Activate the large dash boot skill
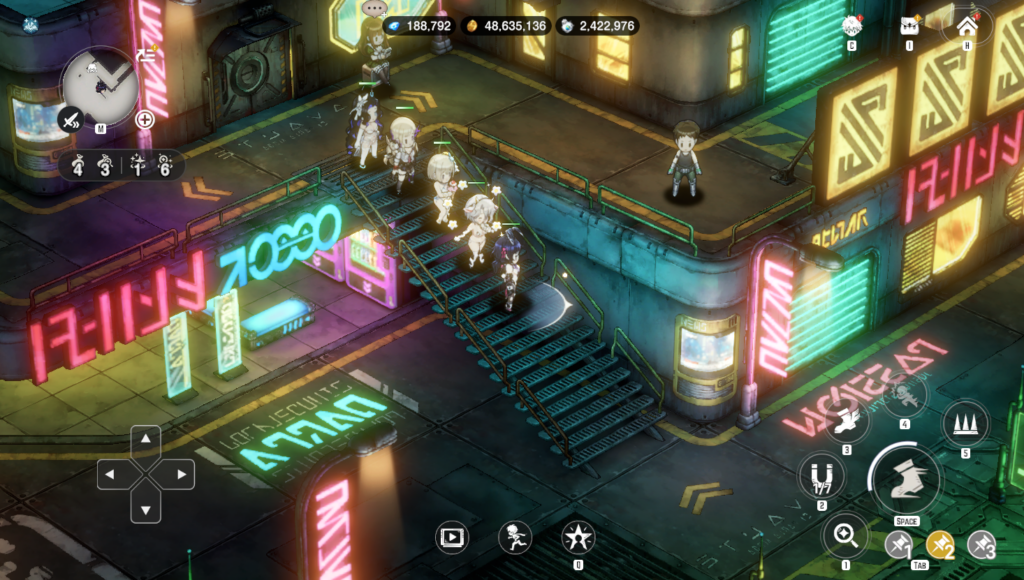Viewport: 1024px width, 580px height. [x=903, y=476]
